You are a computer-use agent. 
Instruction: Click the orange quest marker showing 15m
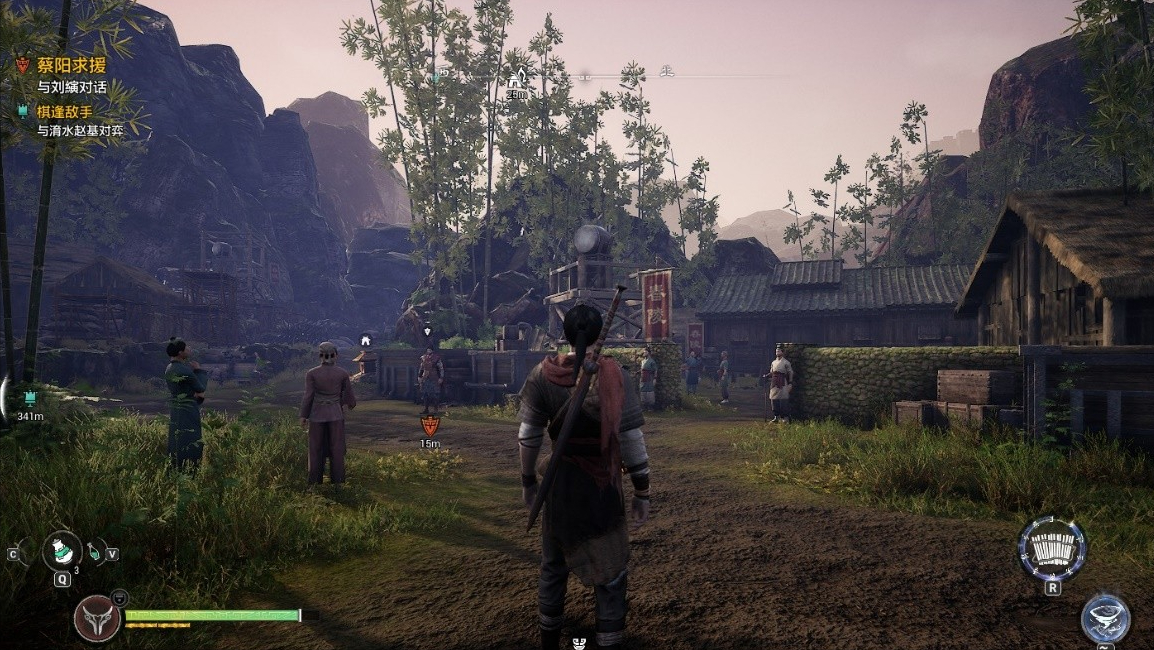430,425
